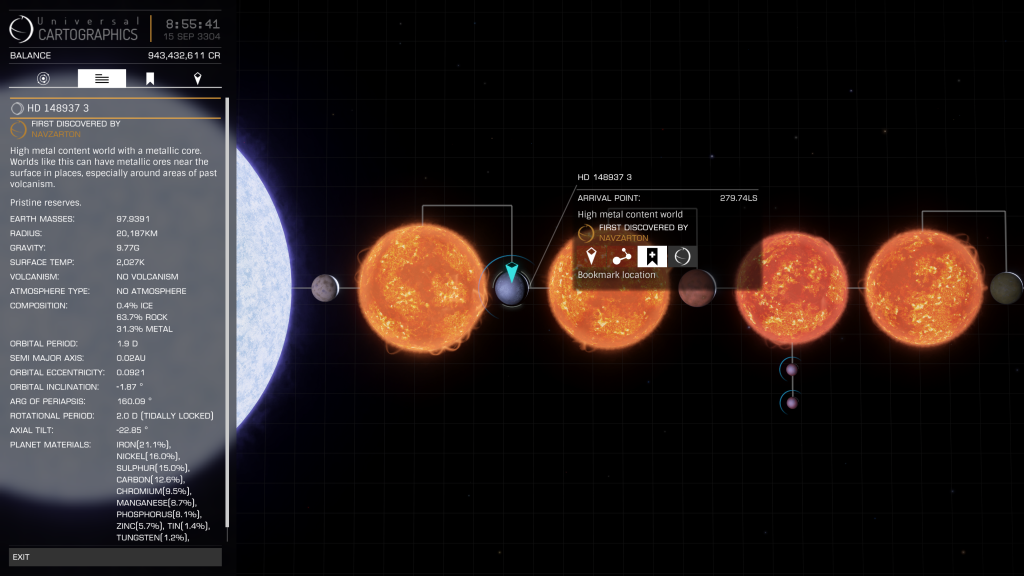Screen dimensions: 1024x576
Task: Click the details panel scrollbar
Action: coord(228,318)
